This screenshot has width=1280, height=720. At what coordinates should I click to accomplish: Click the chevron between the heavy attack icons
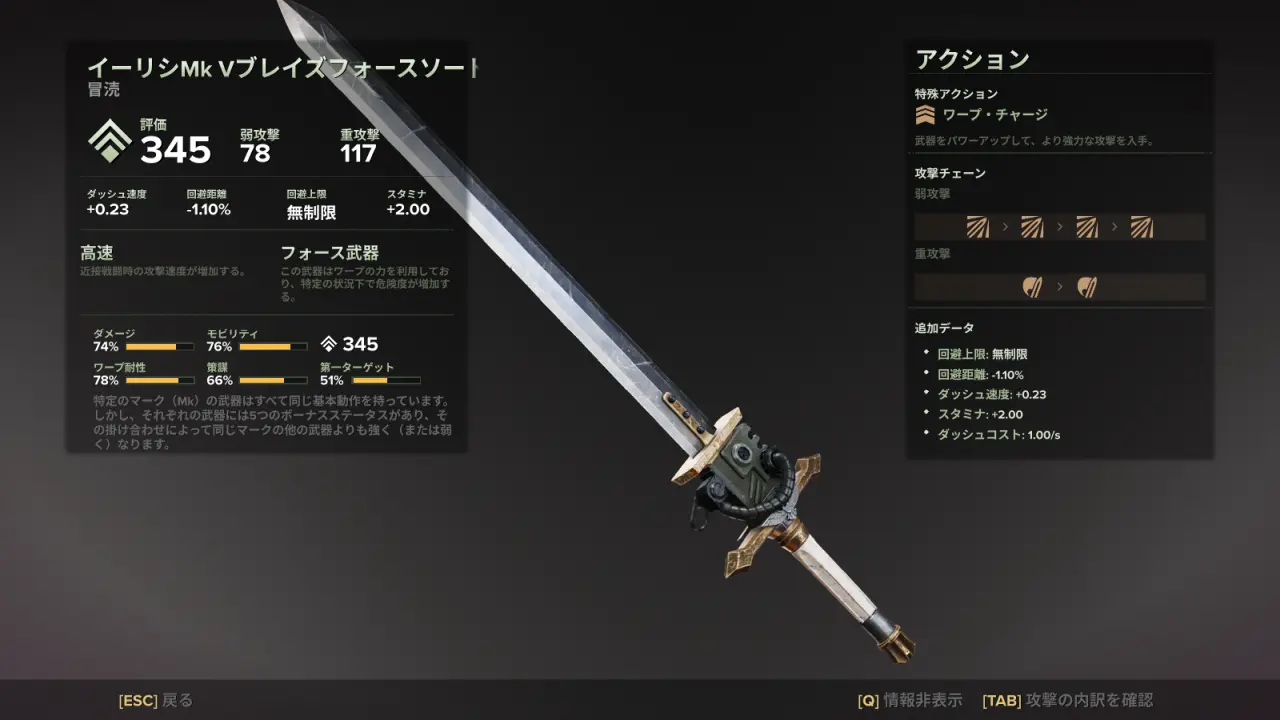(1059, 286)
